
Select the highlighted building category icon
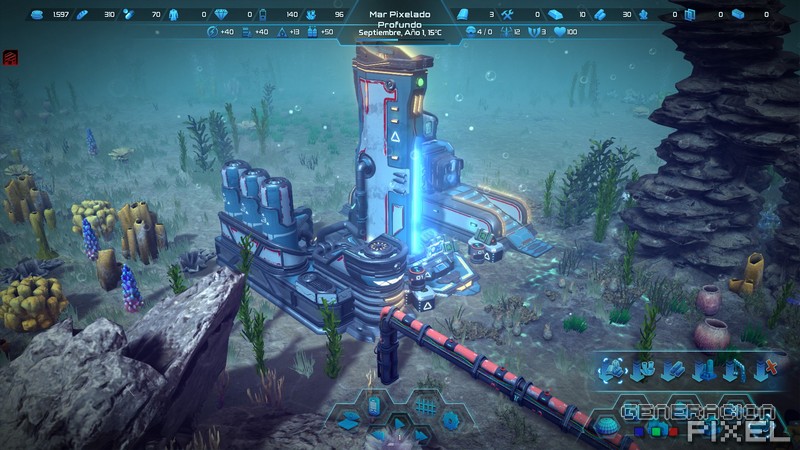pyautogui.click(x=612, y=371)
